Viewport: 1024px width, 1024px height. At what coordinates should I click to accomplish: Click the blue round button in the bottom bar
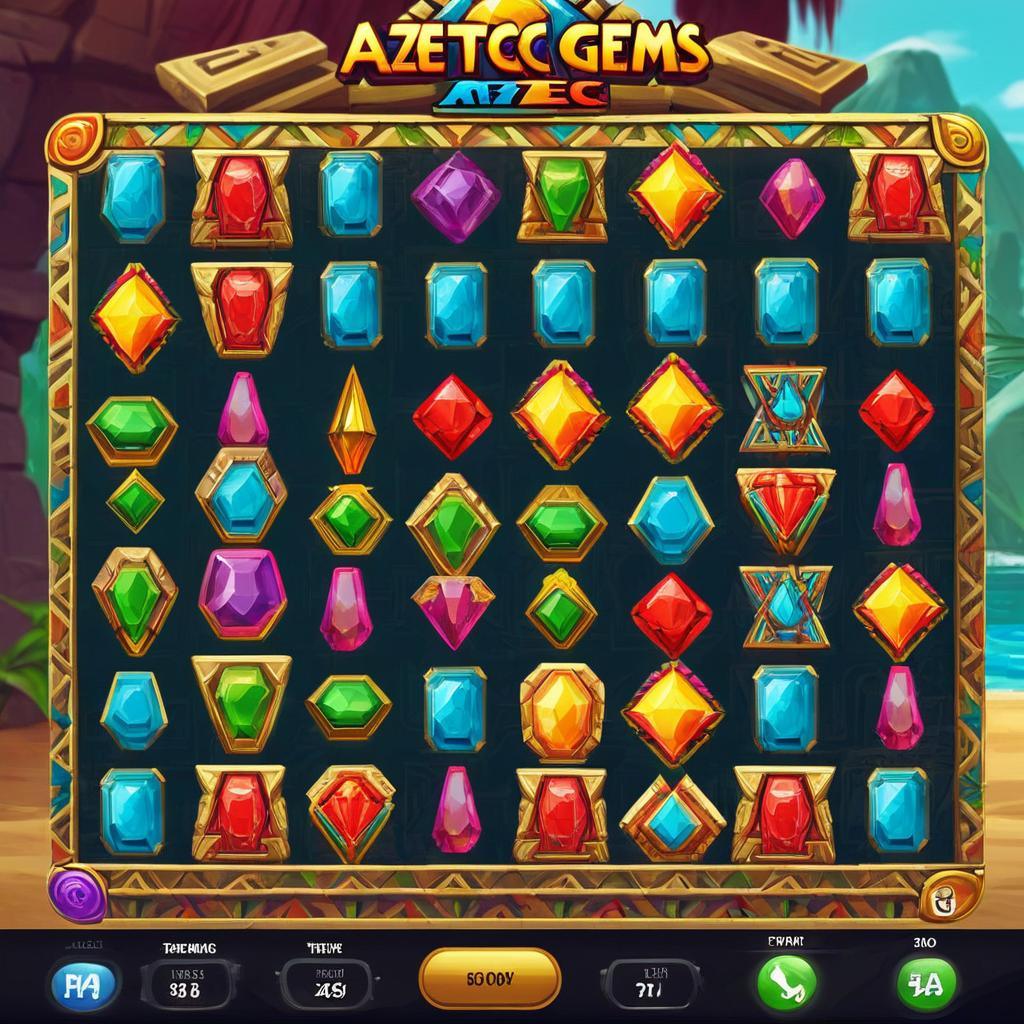85,984
